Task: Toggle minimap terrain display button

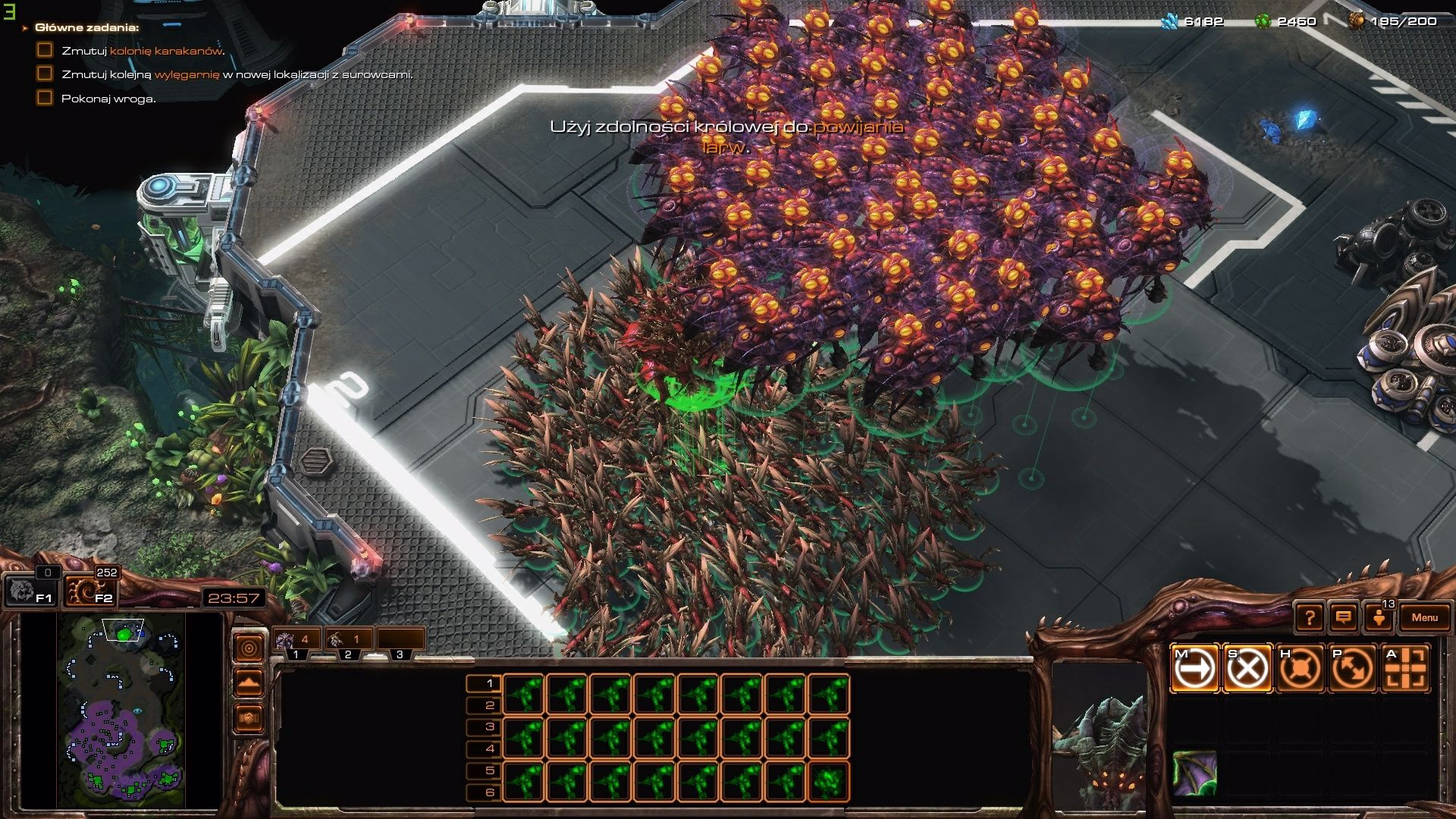Action: [249, 682]
